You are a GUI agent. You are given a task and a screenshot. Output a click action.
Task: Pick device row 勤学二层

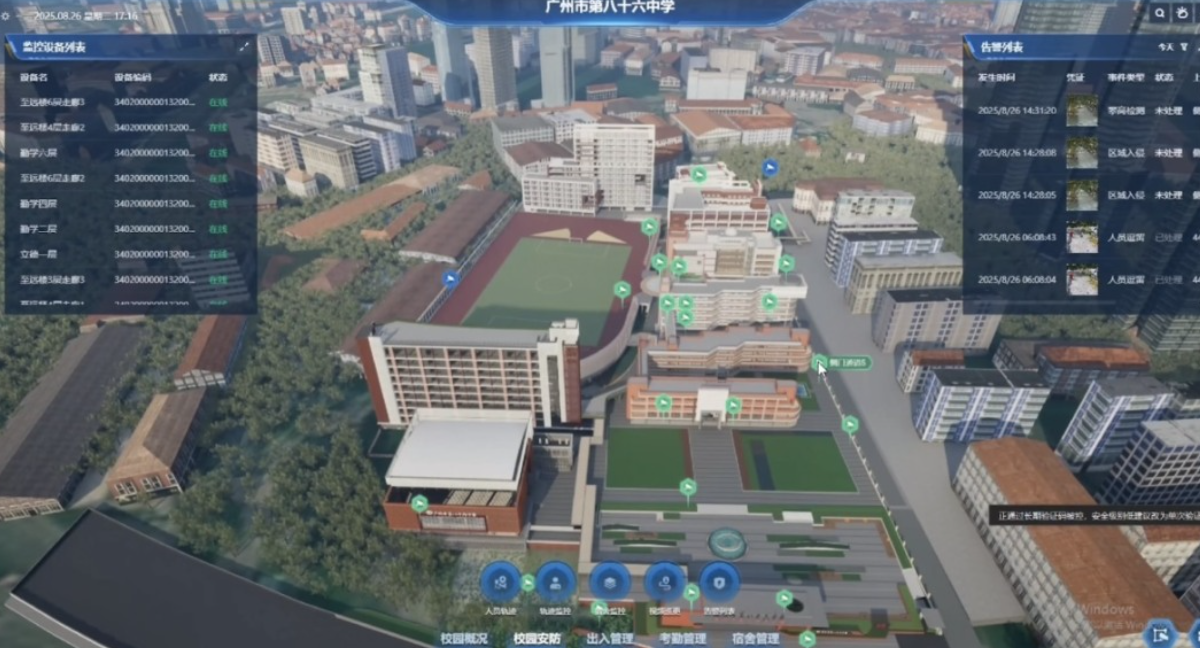120,228
